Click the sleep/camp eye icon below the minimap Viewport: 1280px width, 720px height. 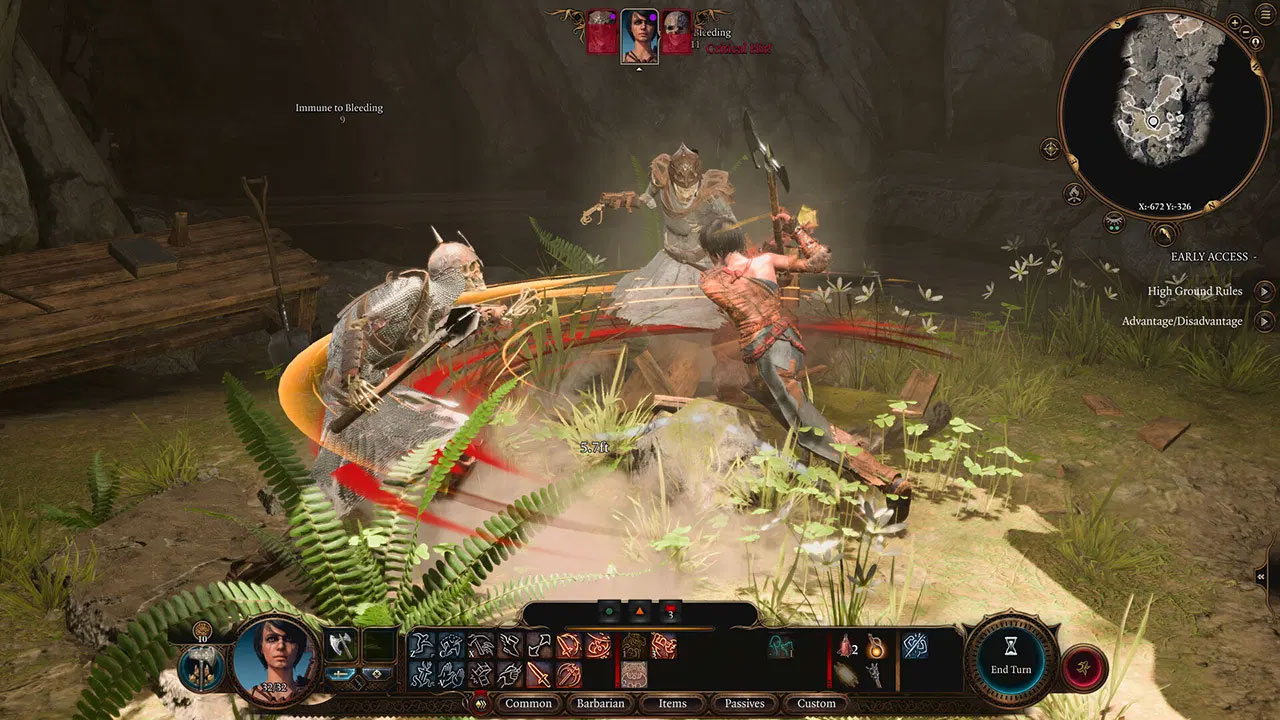pyautogui.click(x=1112, y=220)
